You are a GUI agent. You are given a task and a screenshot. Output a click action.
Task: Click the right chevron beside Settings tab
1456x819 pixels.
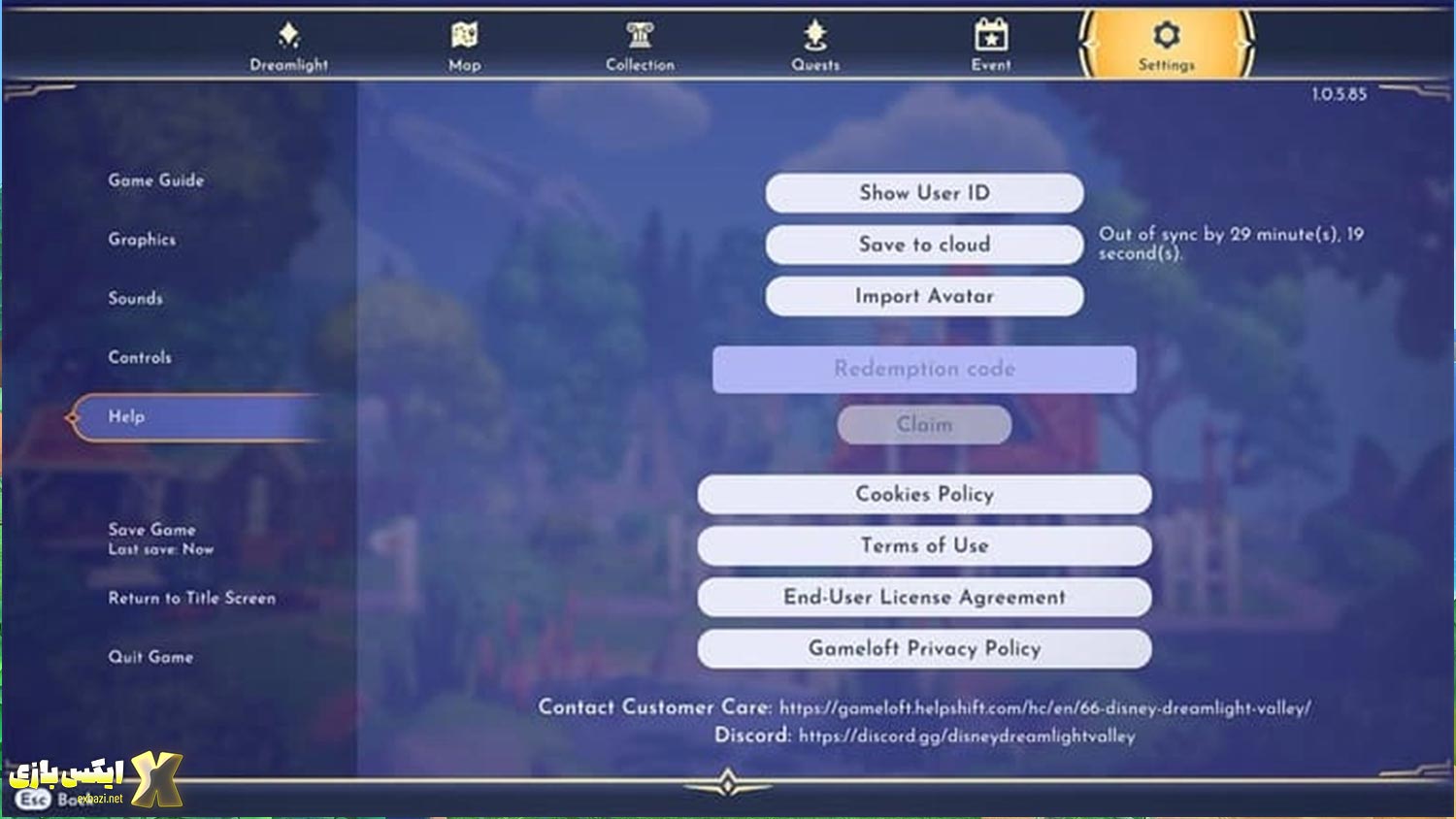tap(1245, 43)
